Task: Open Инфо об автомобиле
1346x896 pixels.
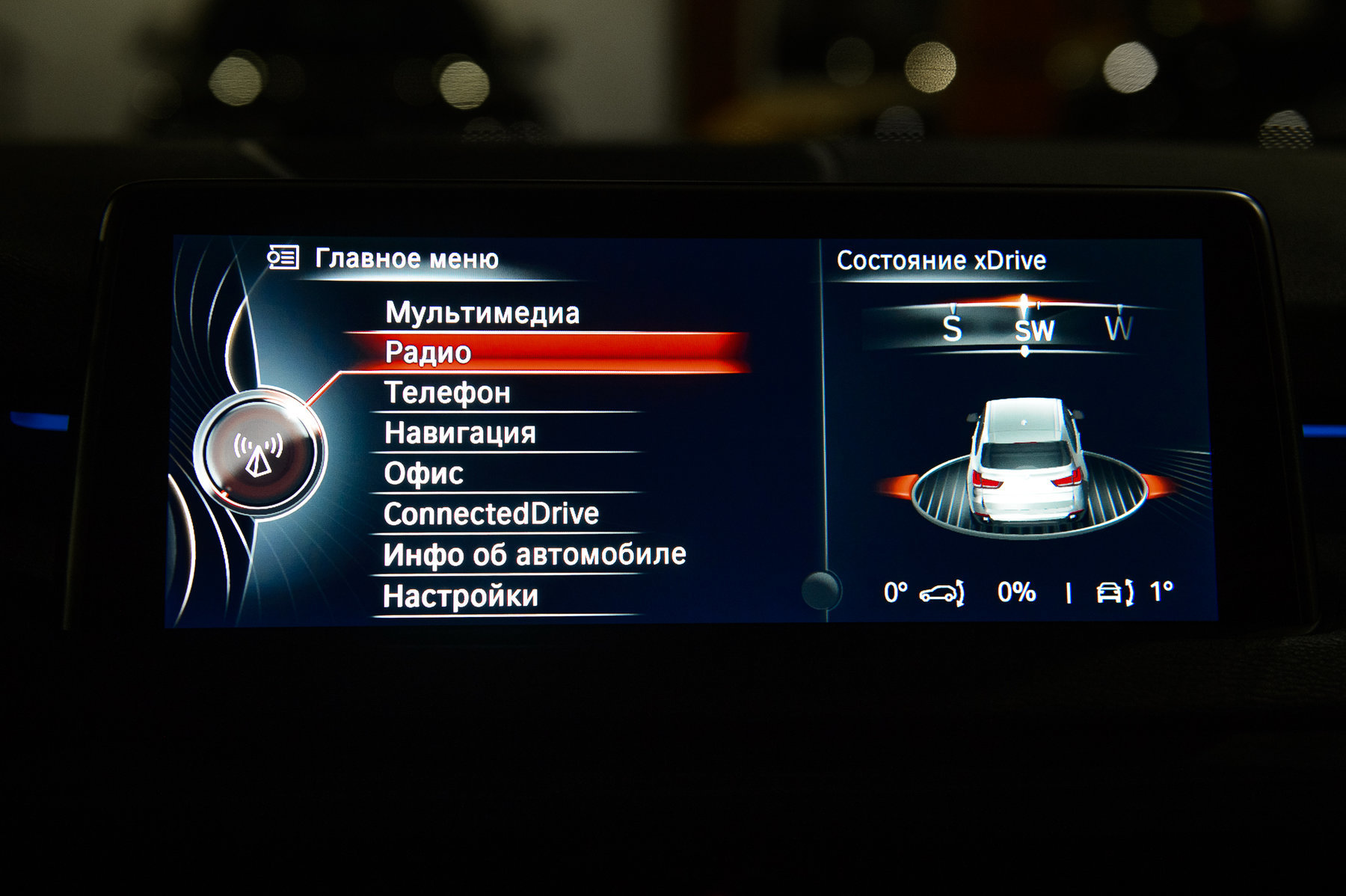Action: [534, 555]
